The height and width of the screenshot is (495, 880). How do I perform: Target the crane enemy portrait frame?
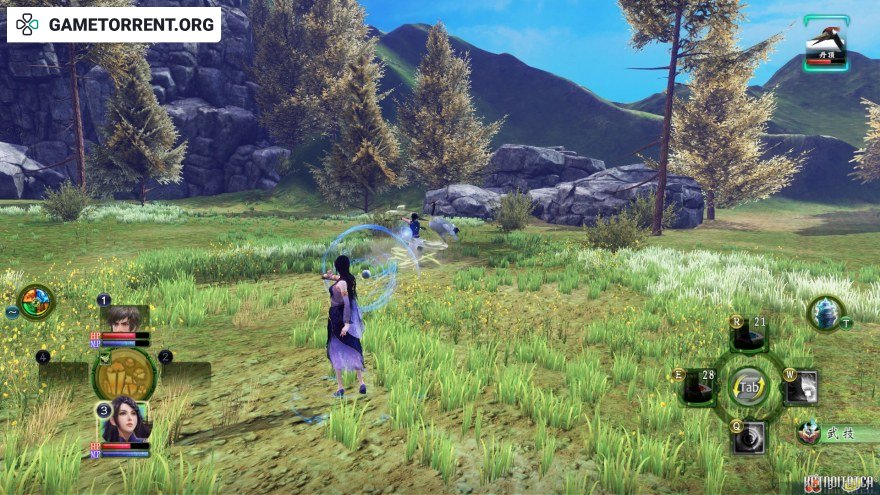coord(826,43)
